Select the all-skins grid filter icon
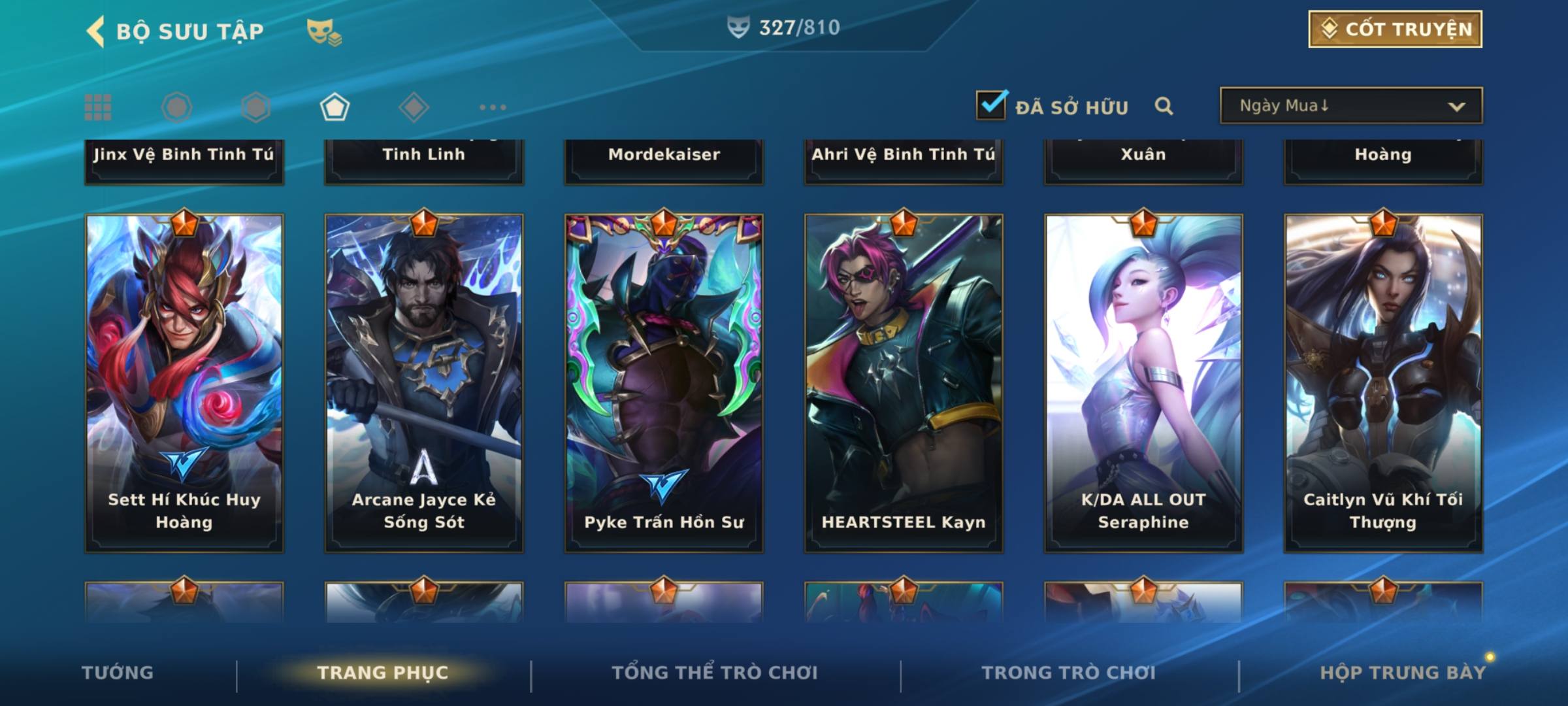 (98, 107)
